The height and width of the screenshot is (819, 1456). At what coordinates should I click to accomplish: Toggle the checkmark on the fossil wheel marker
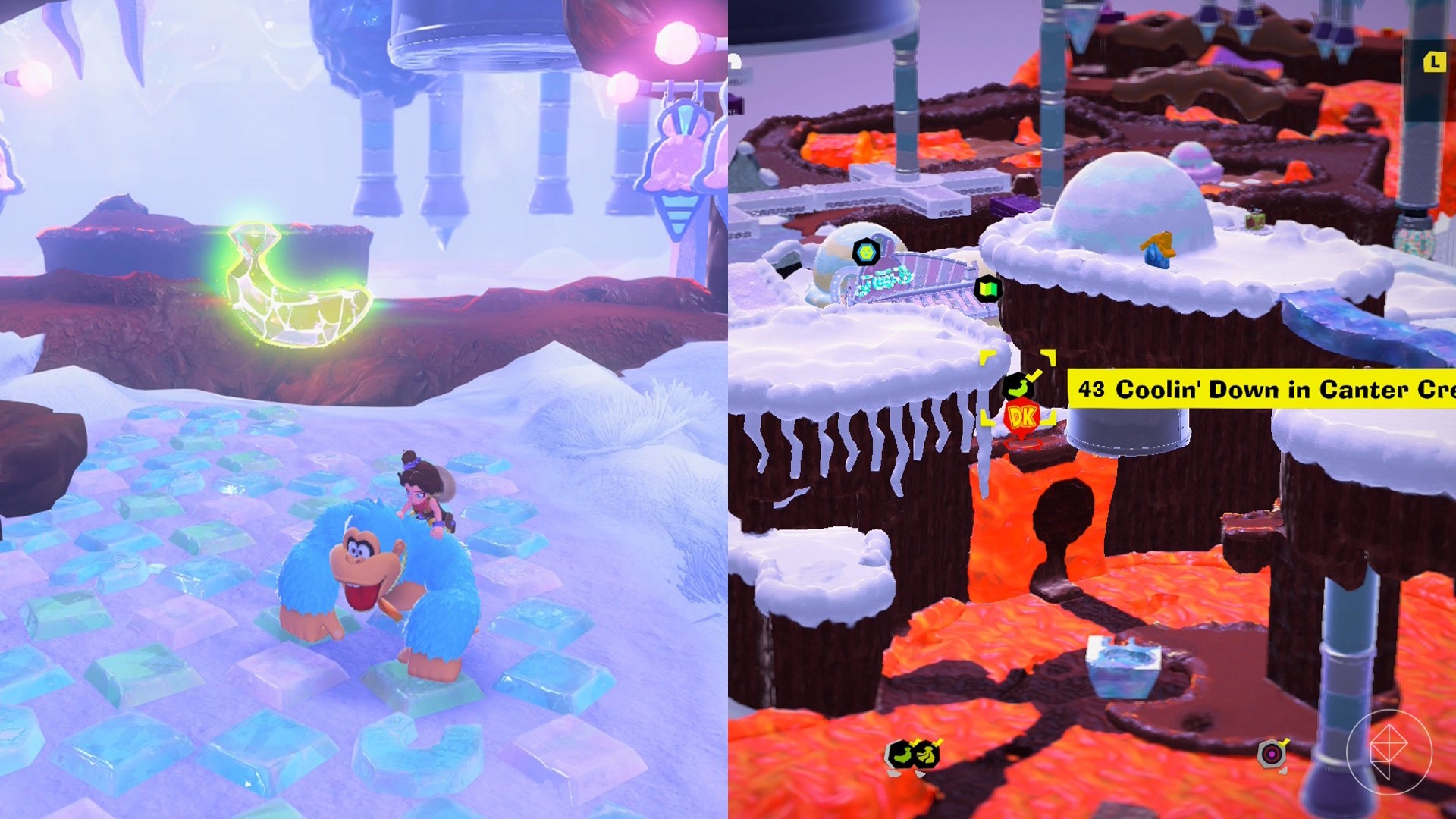[1284, 742]
